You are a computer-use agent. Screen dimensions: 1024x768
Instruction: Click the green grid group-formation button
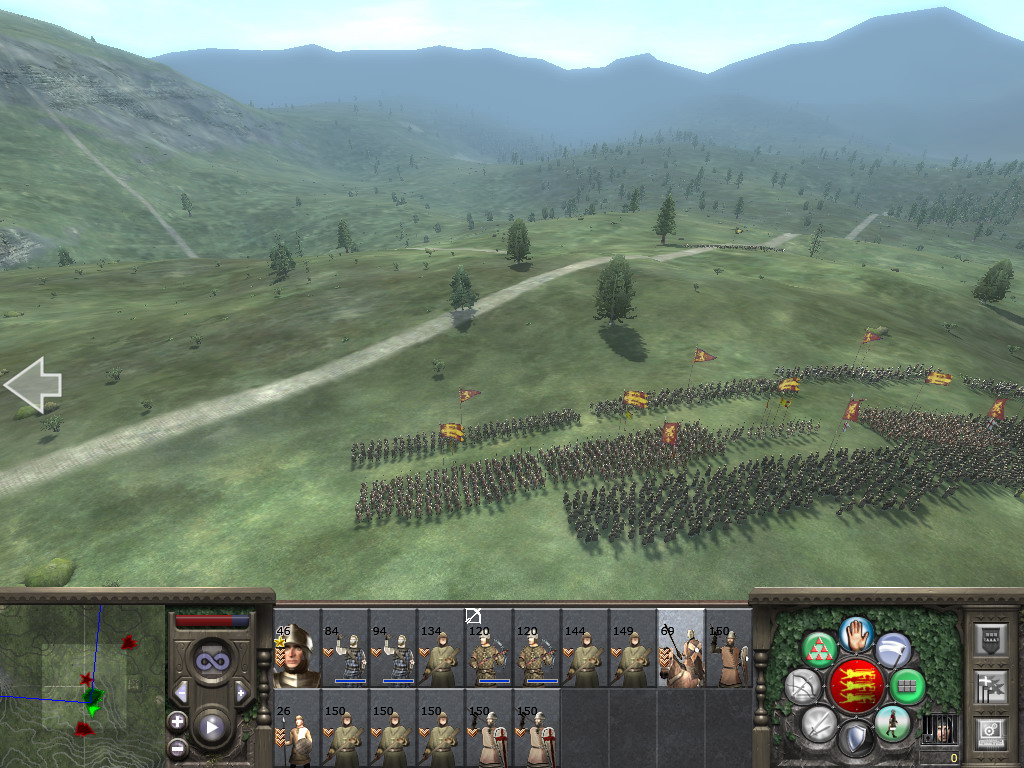click(x=908, y=687)
